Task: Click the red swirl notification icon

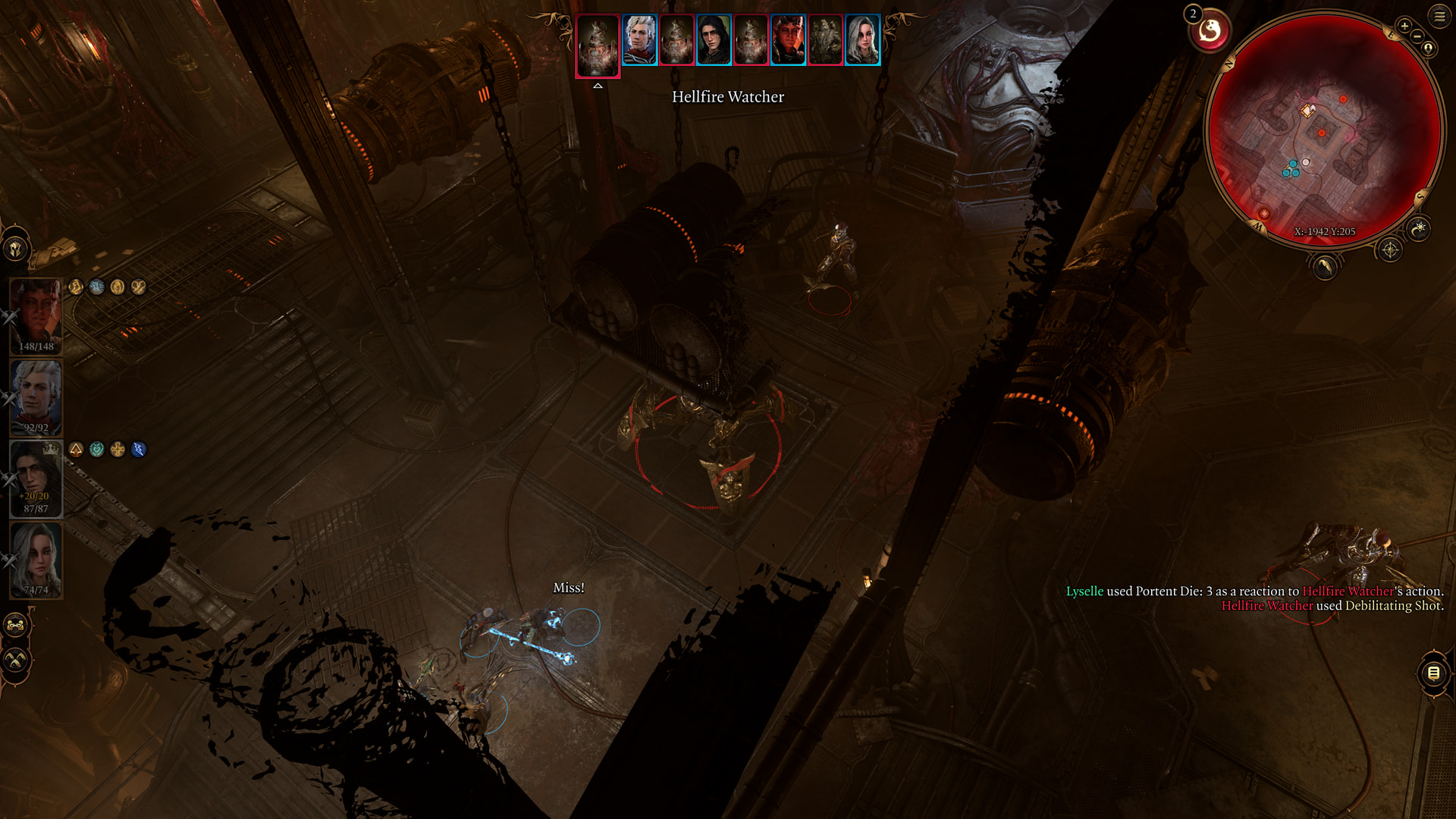Action: tap(1210, 32)
